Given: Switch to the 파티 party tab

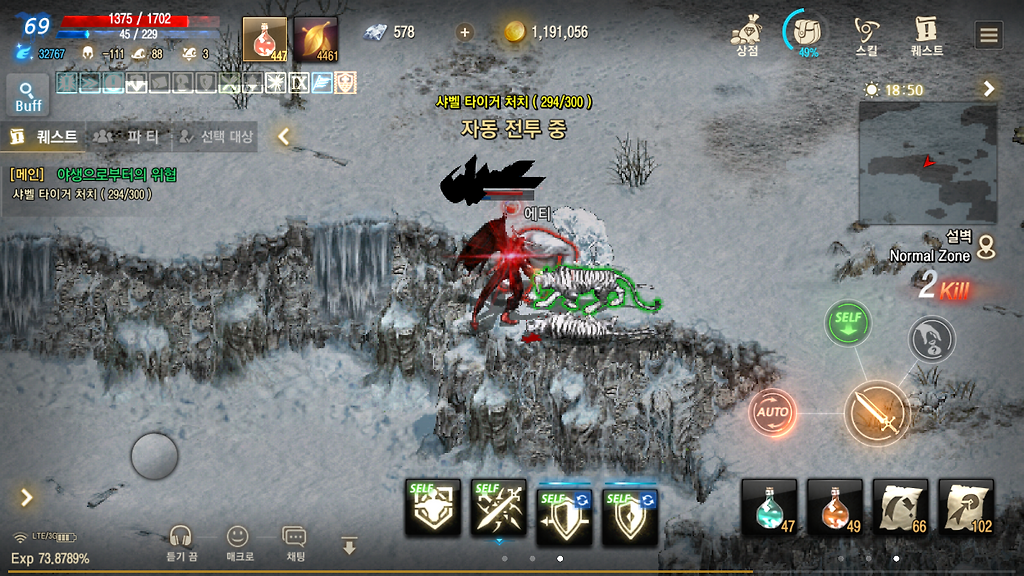Looking at the screenshot, I should click(128, 136).
